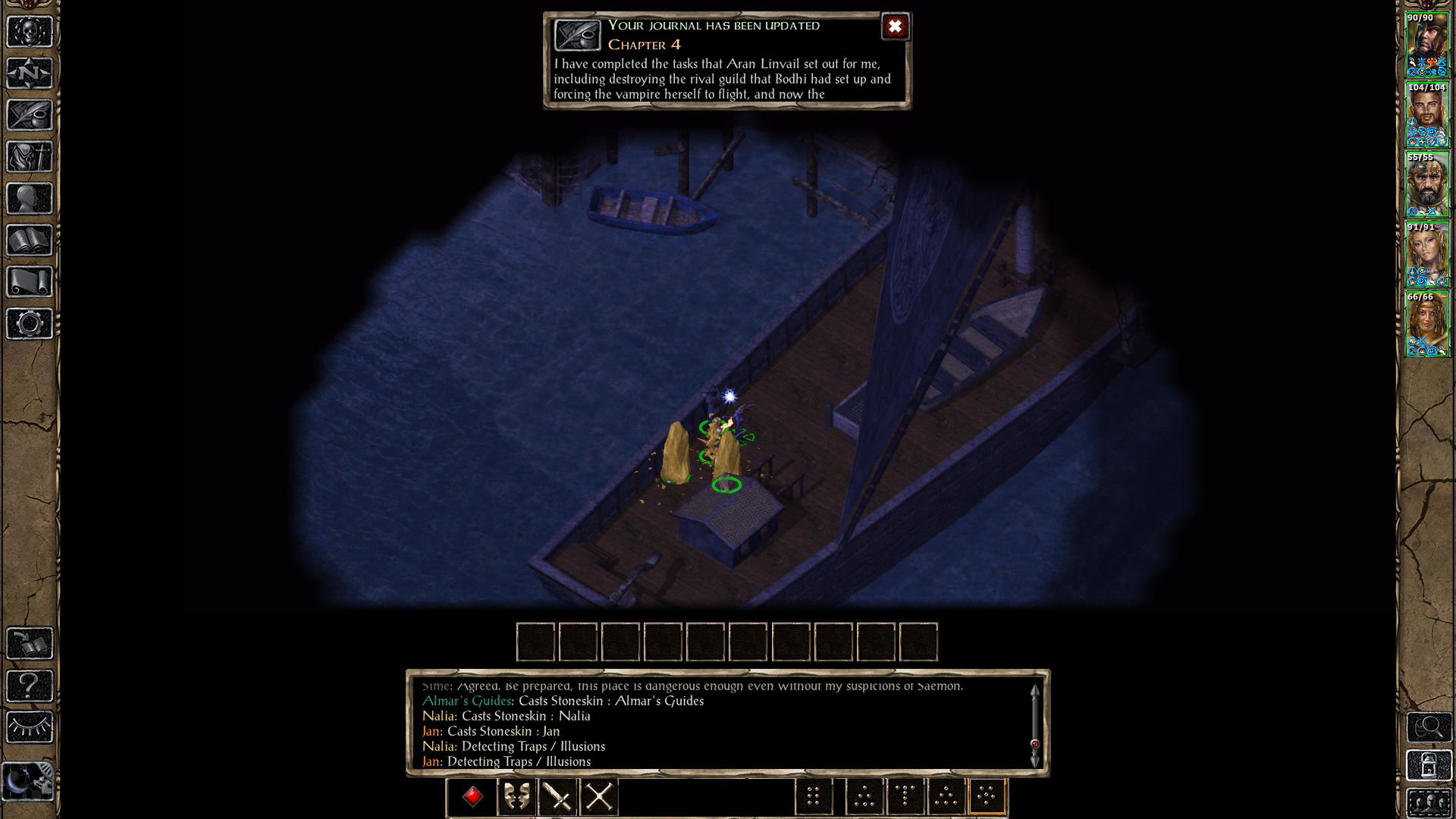Click the question mark help icon
Screen dimensions: 1456x819
click(28, 686)
